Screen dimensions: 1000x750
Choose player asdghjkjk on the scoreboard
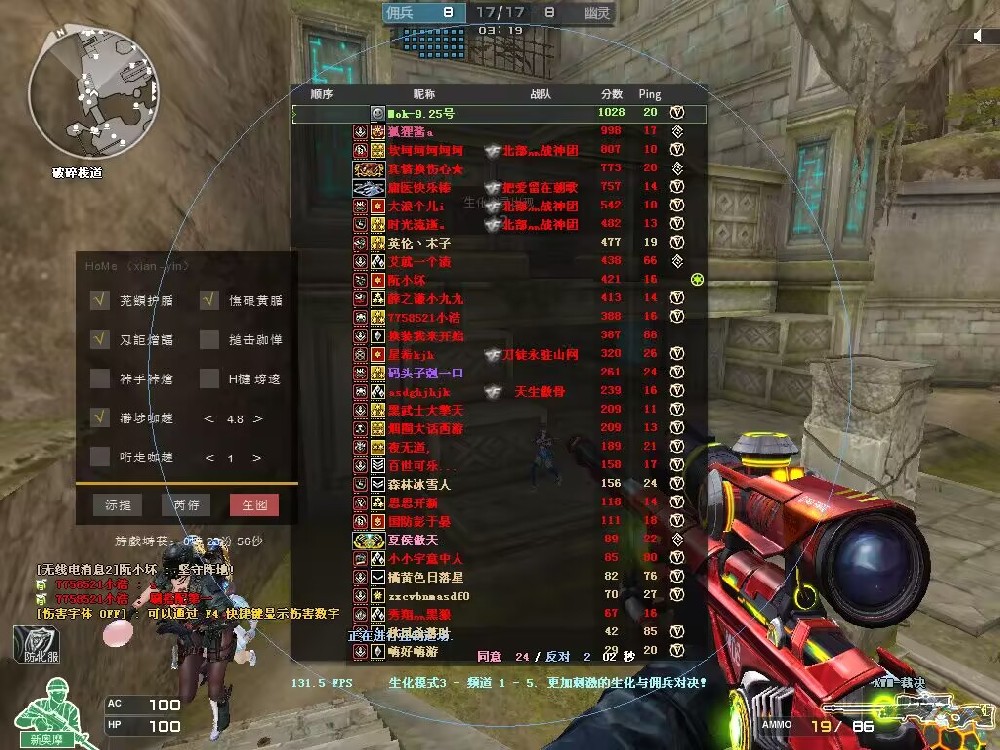500,391
